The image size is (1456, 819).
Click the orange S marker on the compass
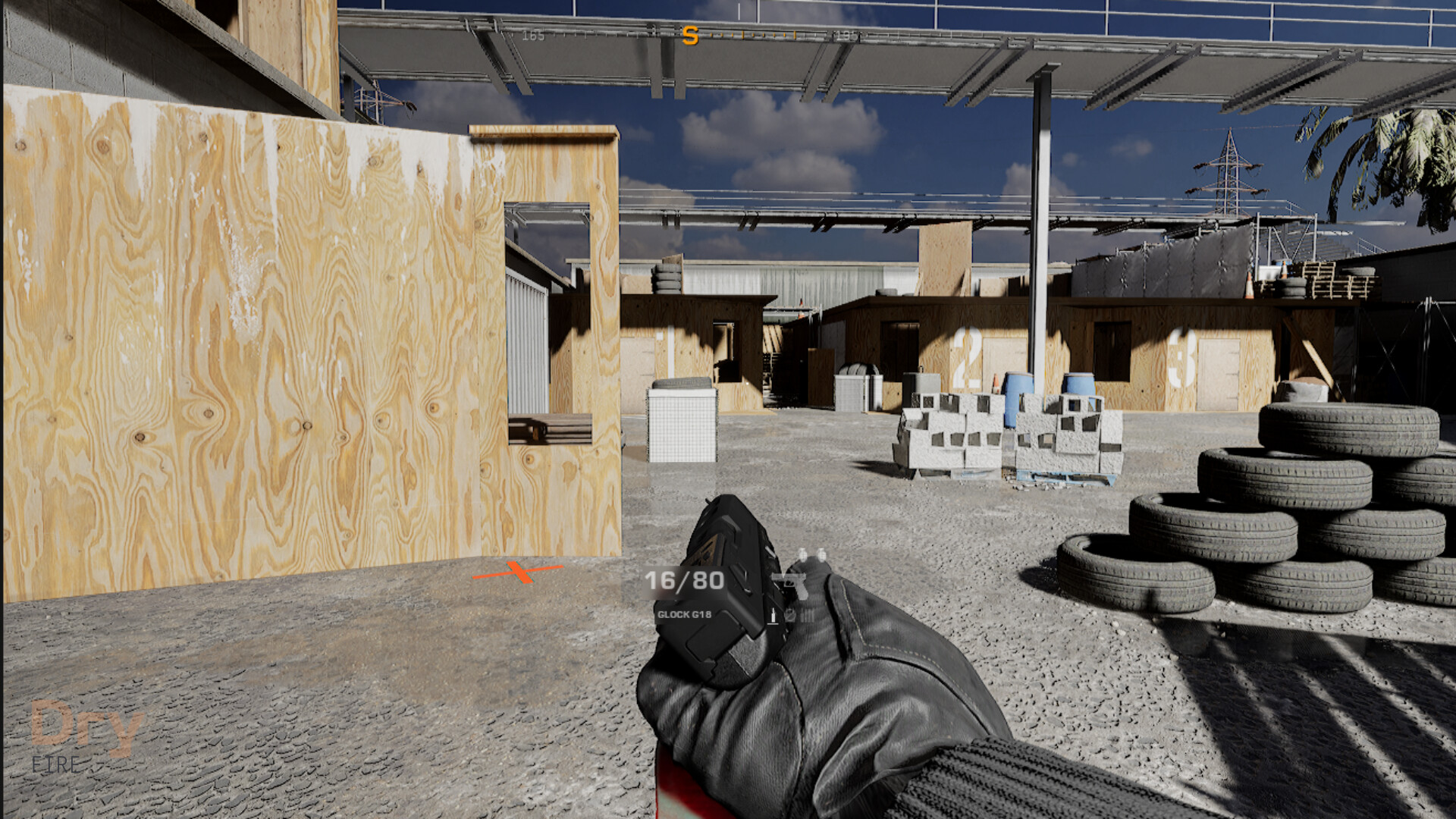pos(691,35)
